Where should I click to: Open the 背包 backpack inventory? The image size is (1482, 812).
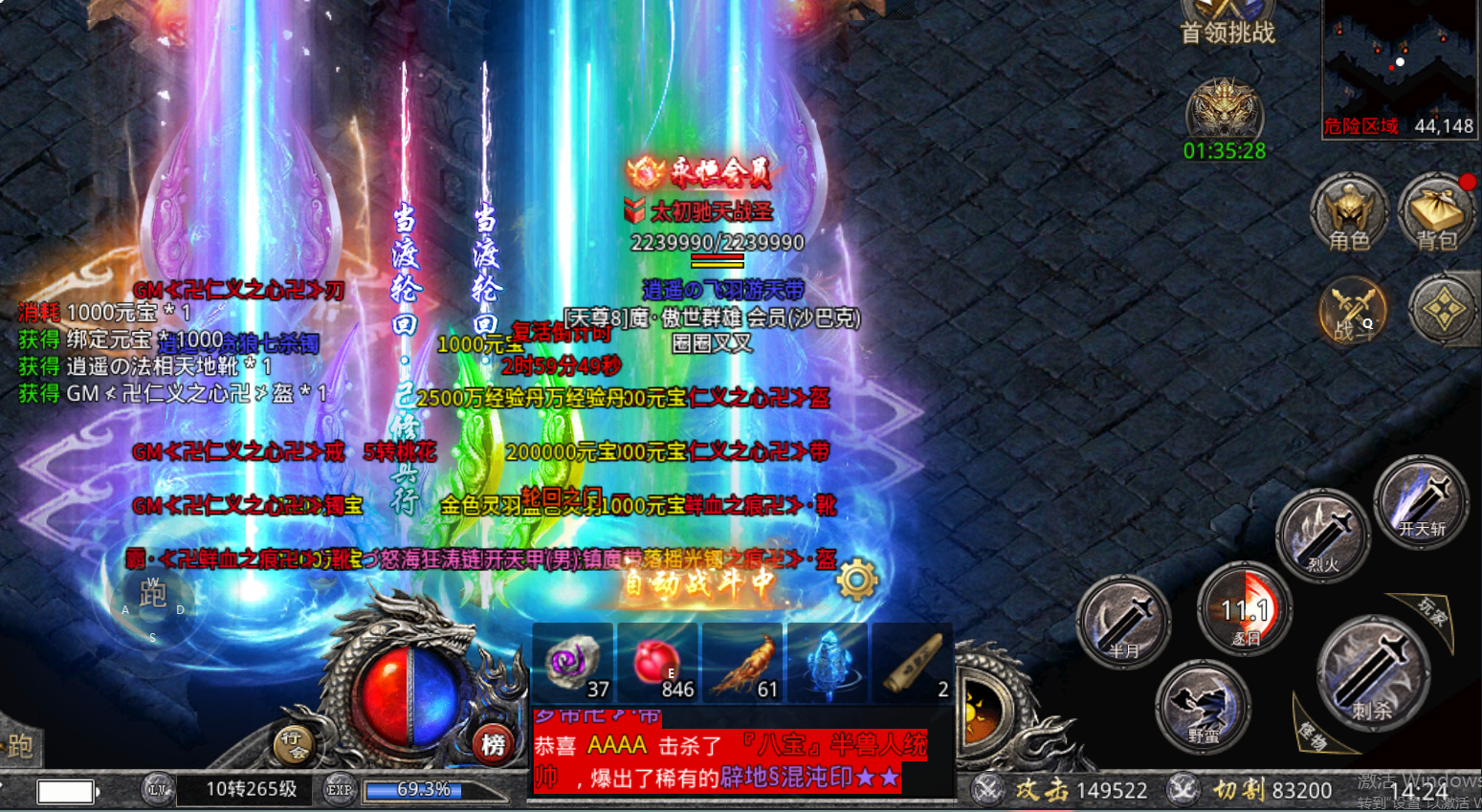pos(1437,213)
